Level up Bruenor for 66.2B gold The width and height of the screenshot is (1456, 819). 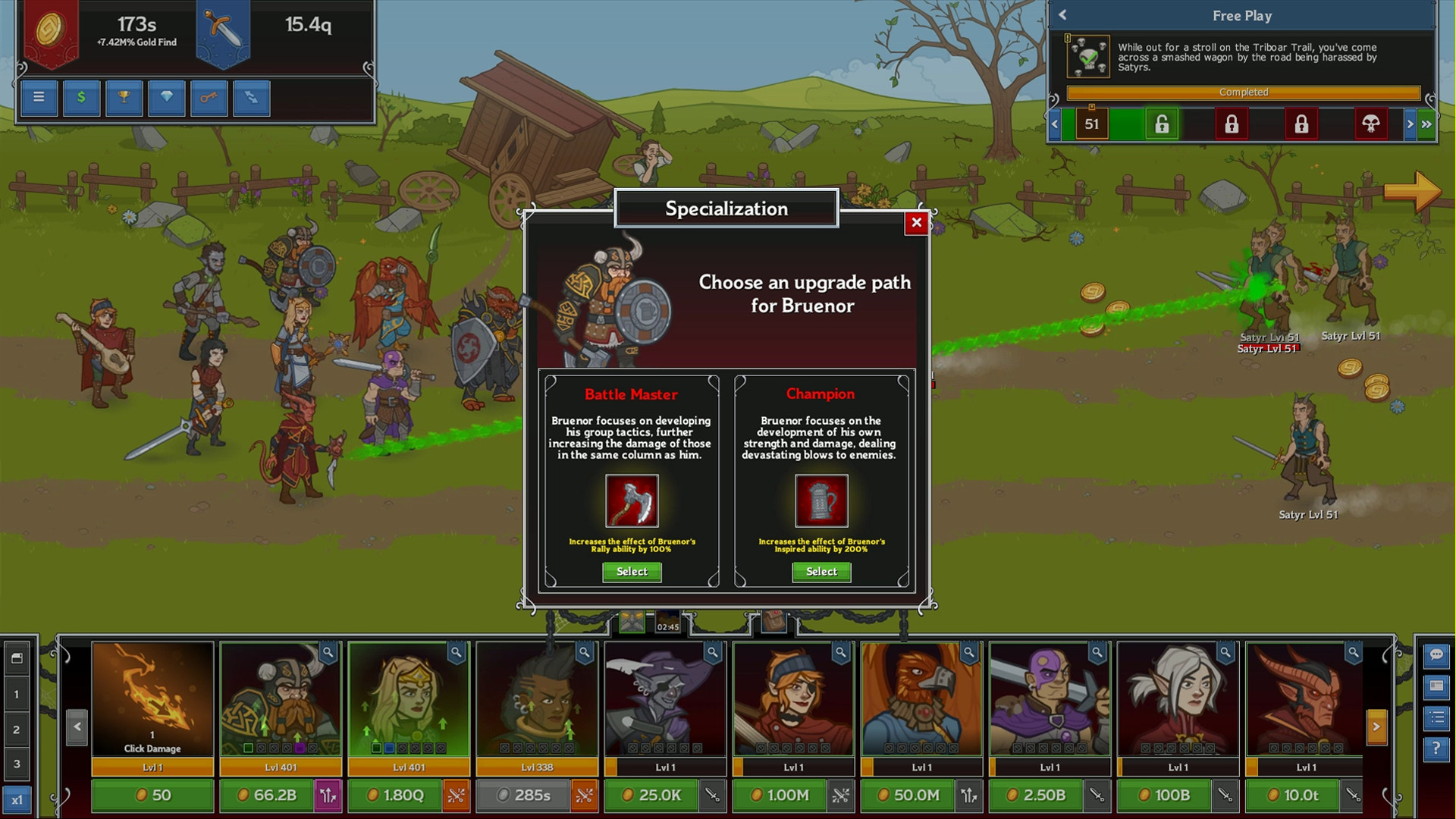(267, 795)
